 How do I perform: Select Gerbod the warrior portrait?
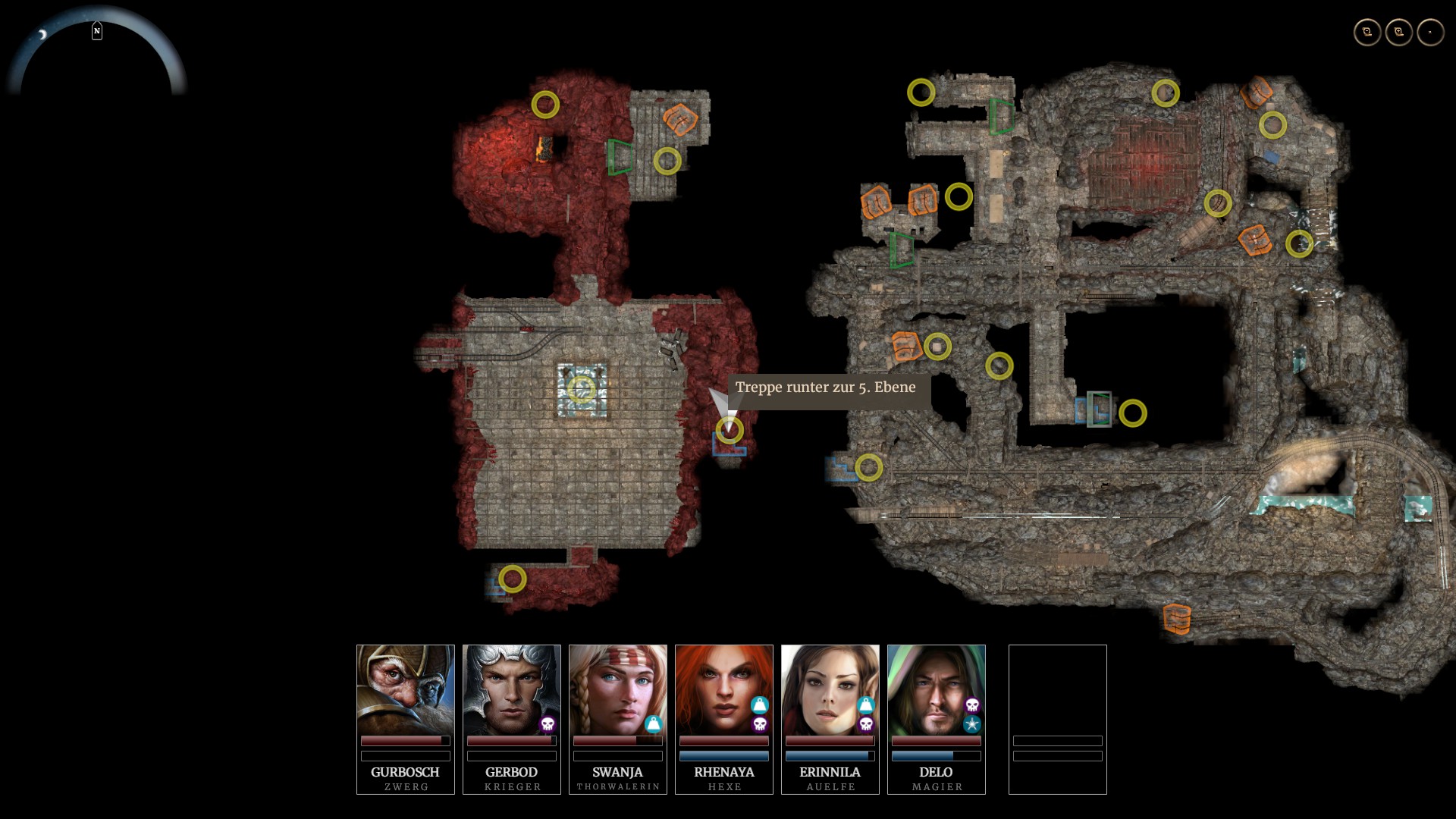(x=512, y=689)
